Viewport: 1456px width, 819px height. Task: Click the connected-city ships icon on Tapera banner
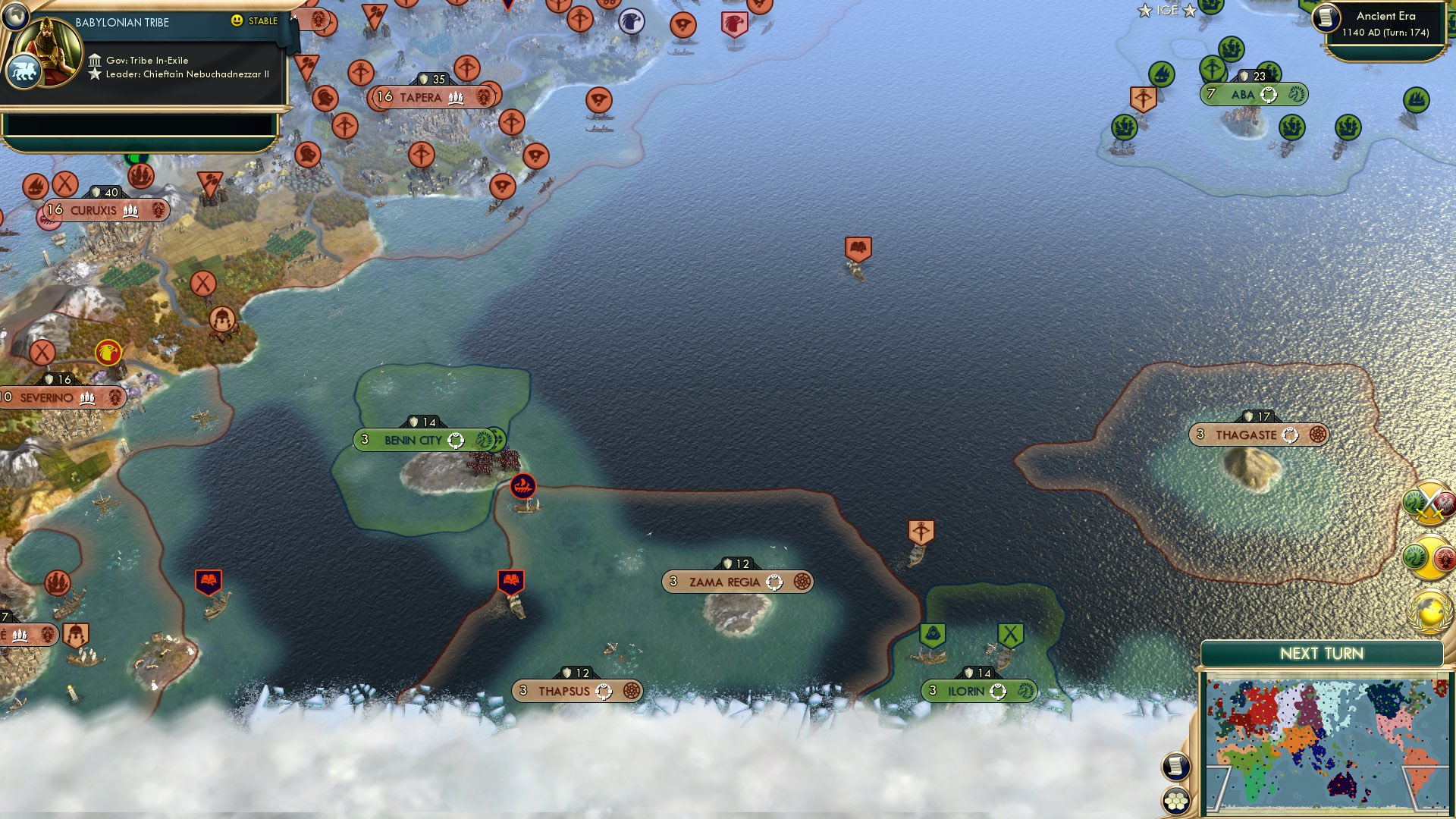[x=455, y=99]
